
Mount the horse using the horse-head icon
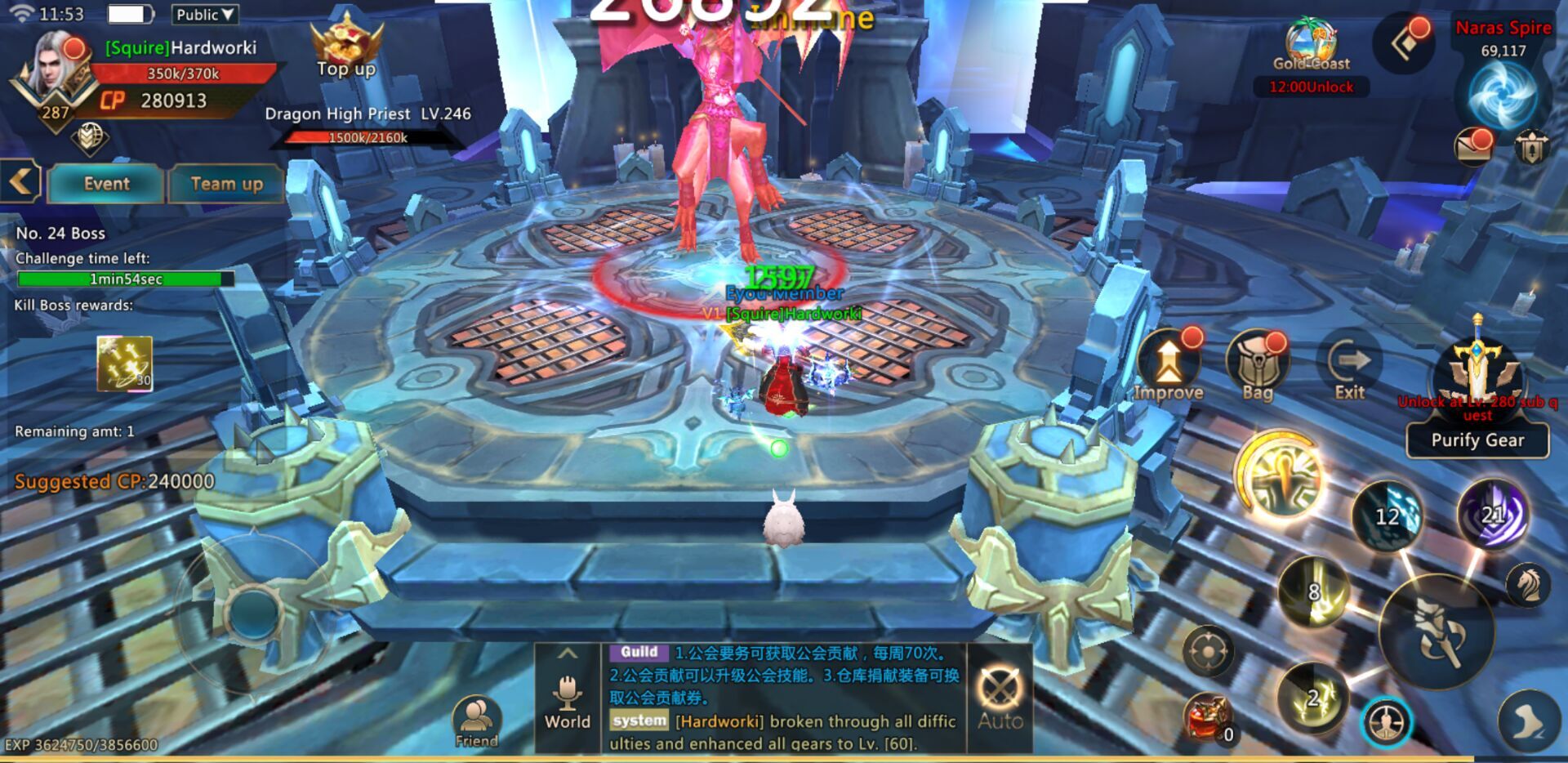(x=1527, y=583)
